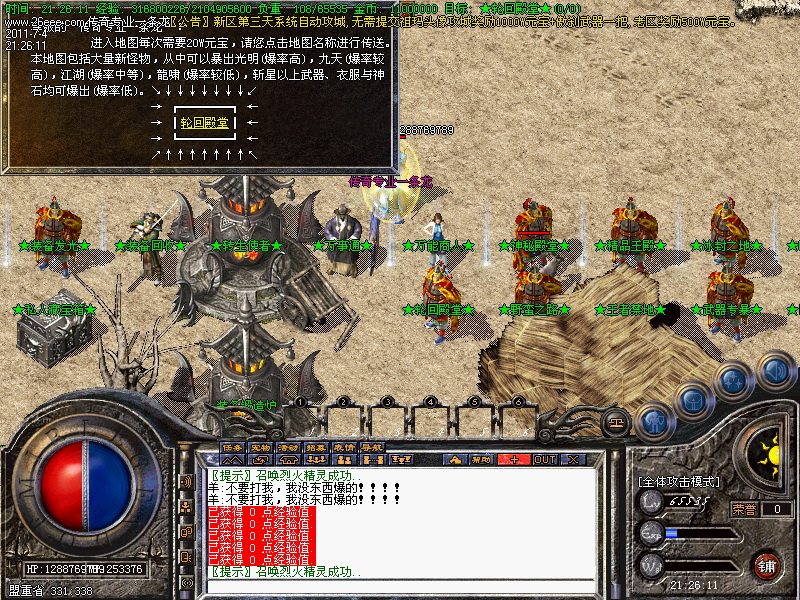Click the 荣誉 honor label
This screenshot has width=800, height=600.
coord(743,509)
